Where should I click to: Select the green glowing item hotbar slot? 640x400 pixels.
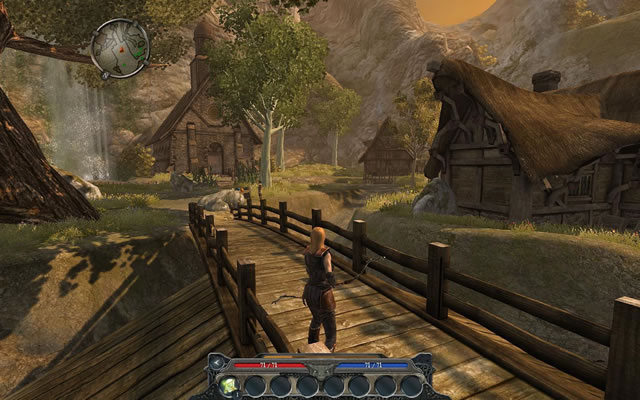tap(229, 385)
